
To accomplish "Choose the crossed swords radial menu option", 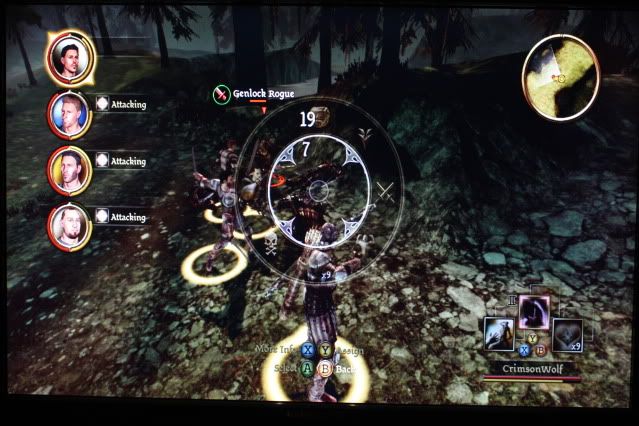I will click(x=387, y=192).
